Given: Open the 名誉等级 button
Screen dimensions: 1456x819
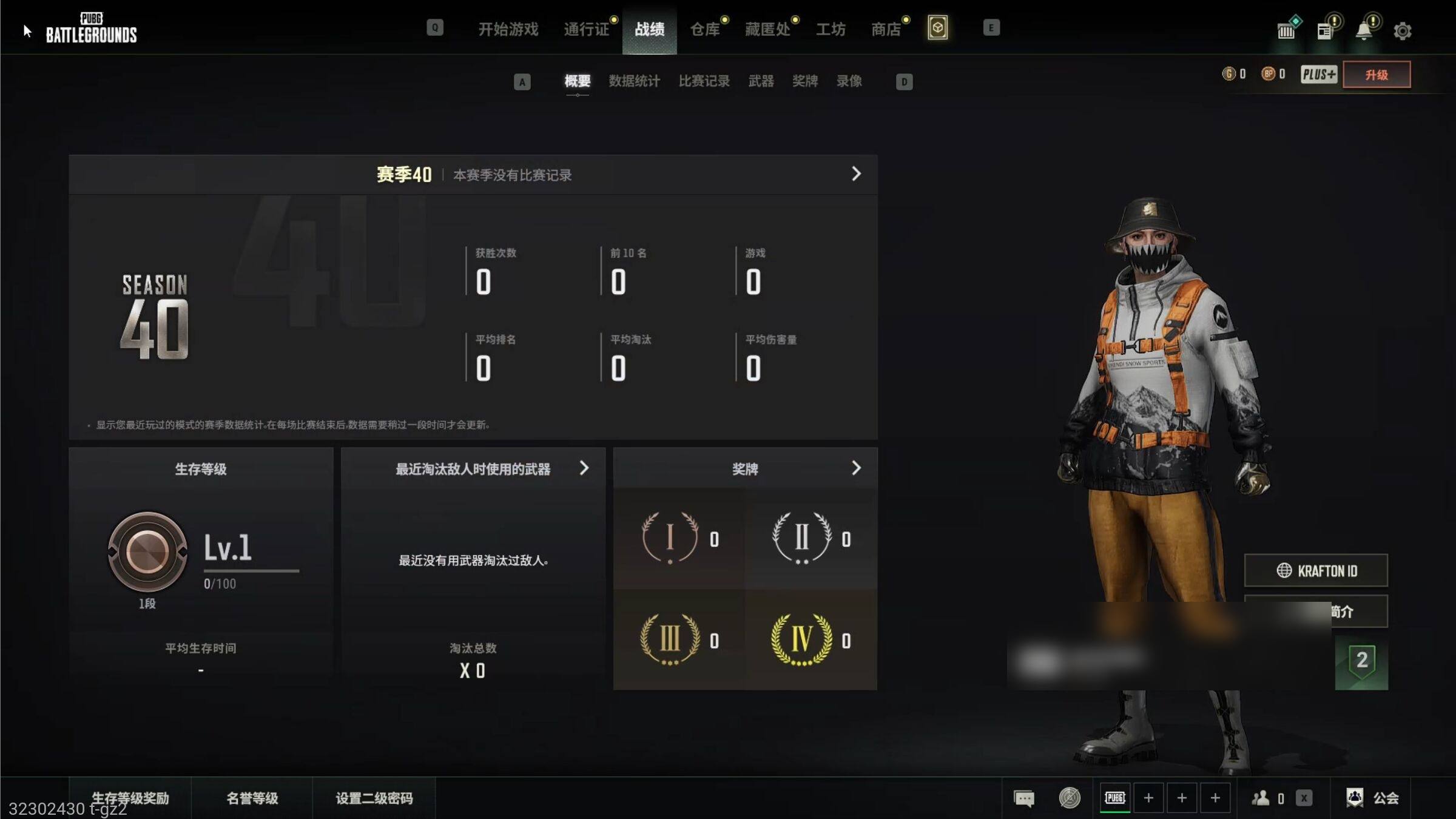Looking at the screenshot, I should 252,798.
